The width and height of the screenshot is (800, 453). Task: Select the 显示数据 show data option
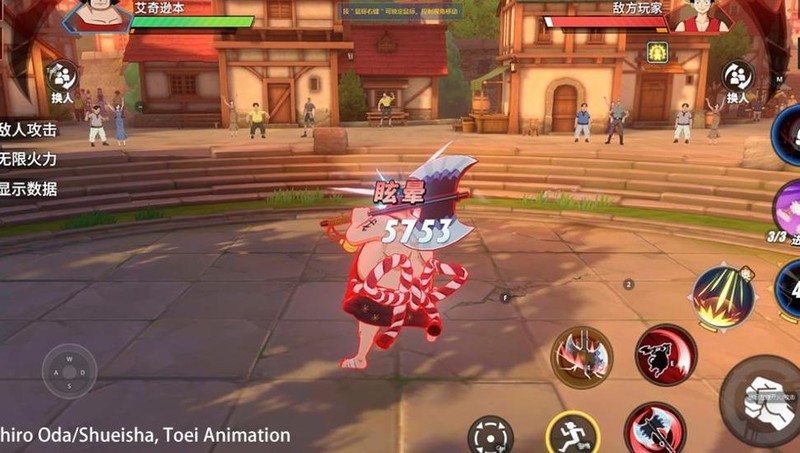tap(28, 189)
